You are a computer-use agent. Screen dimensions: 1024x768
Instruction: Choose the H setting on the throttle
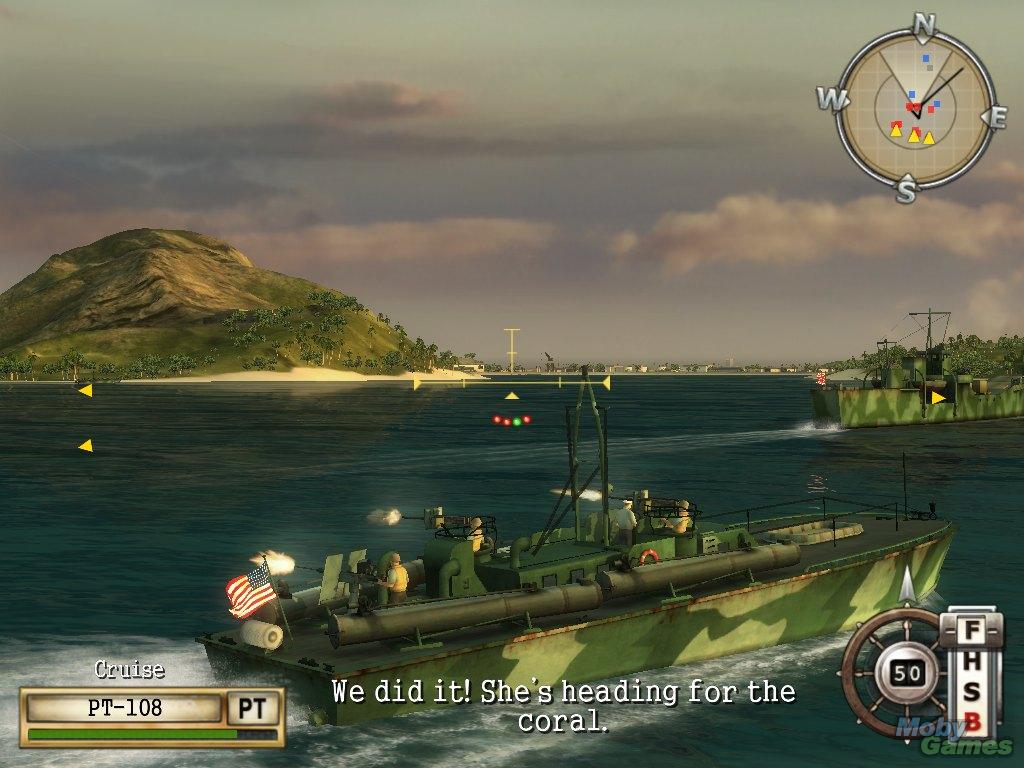[970, 663]
